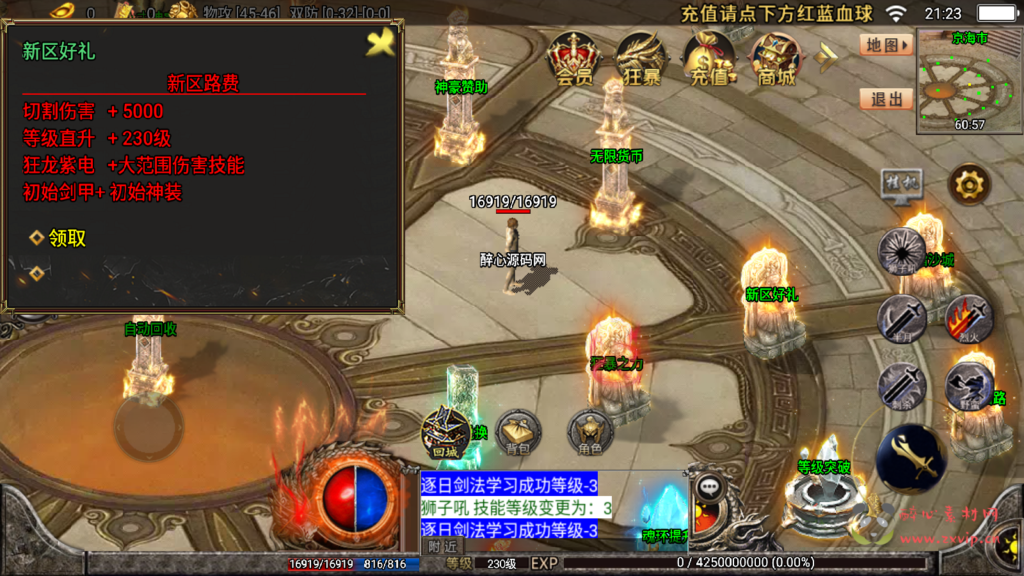Close the 新区好礼 dialog panel
This screenshot has height=576, width=1024.
(381, 41)
